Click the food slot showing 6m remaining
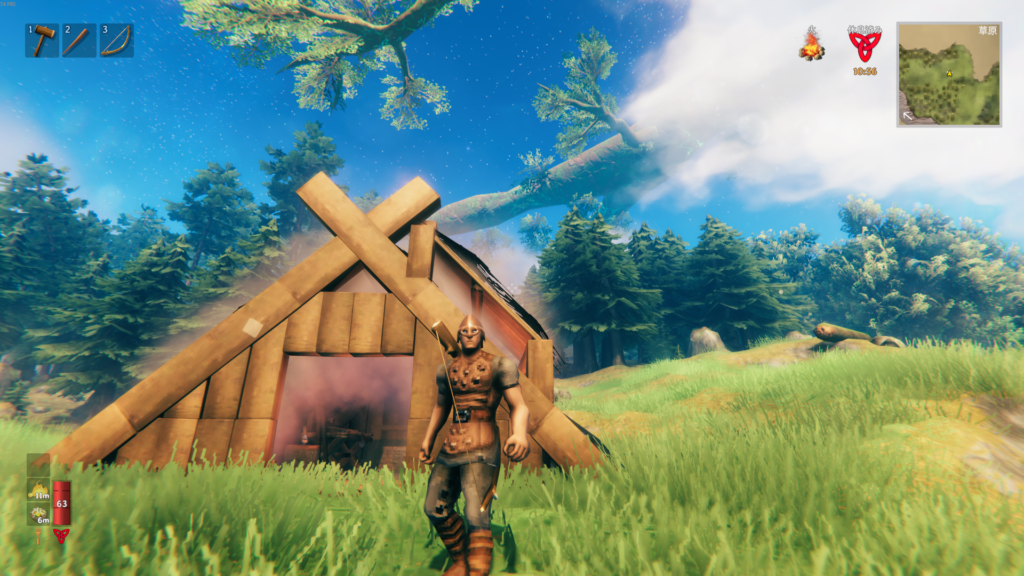Screen dimensions: 1024x576 [39, 514]
